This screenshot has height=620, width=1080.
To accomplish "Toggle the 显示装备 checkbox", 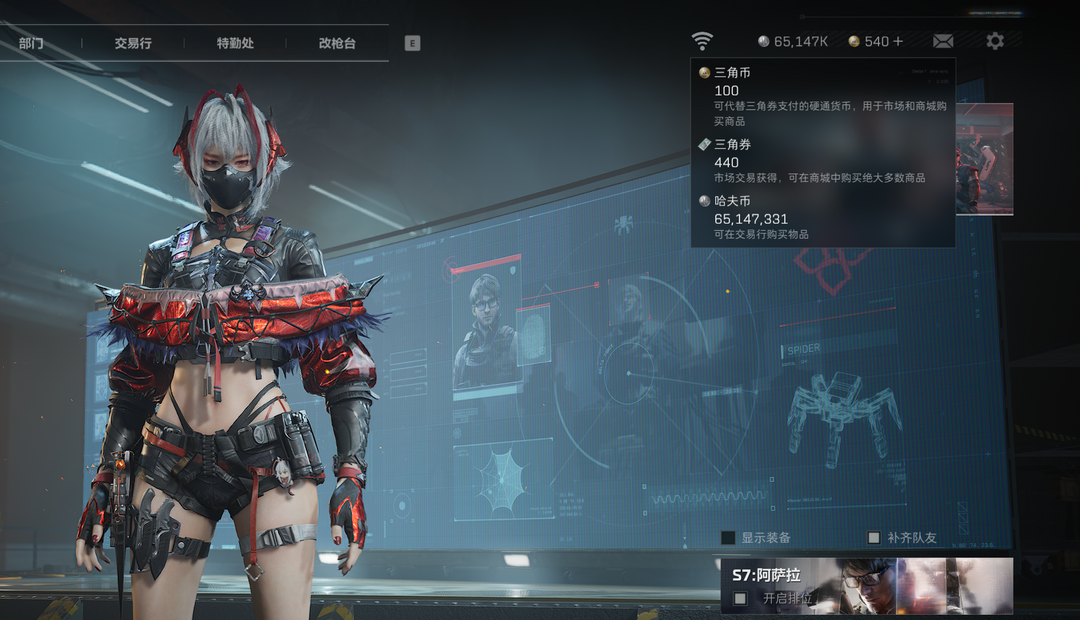I will tap(728, 538).
